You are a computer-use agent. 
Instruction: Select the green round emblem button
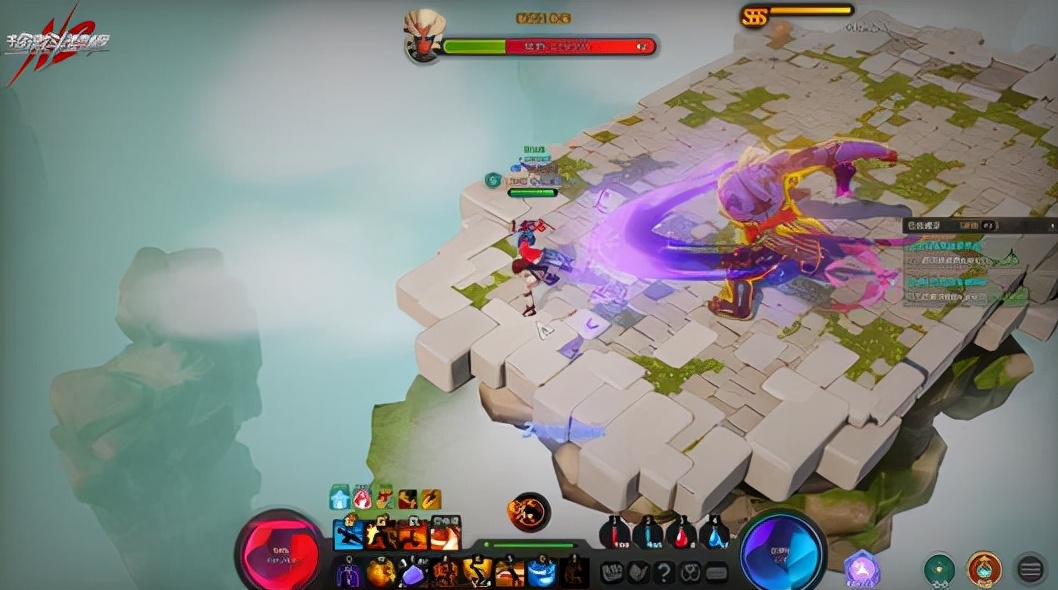point(939,569)
